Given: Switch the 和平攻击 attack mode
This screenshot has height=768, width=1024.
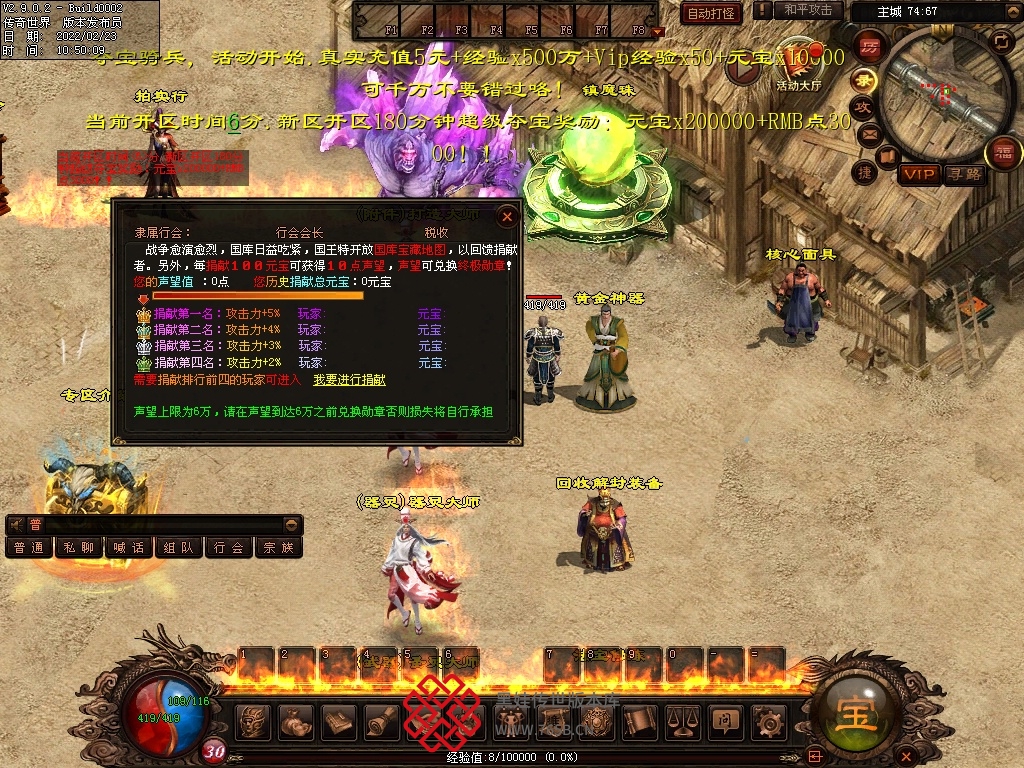Looking at the screenshot, I should coord(808,10).
